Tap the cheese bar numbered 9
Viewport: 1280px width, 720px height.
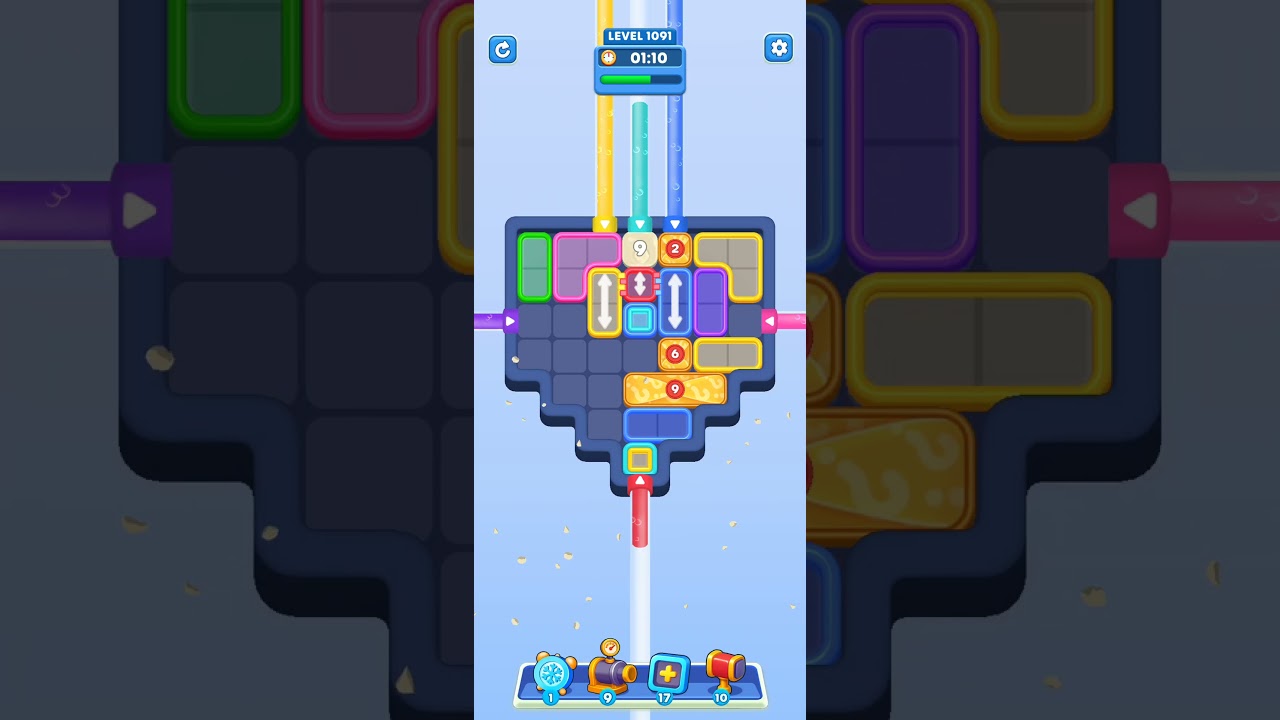(x=675, y=389)
